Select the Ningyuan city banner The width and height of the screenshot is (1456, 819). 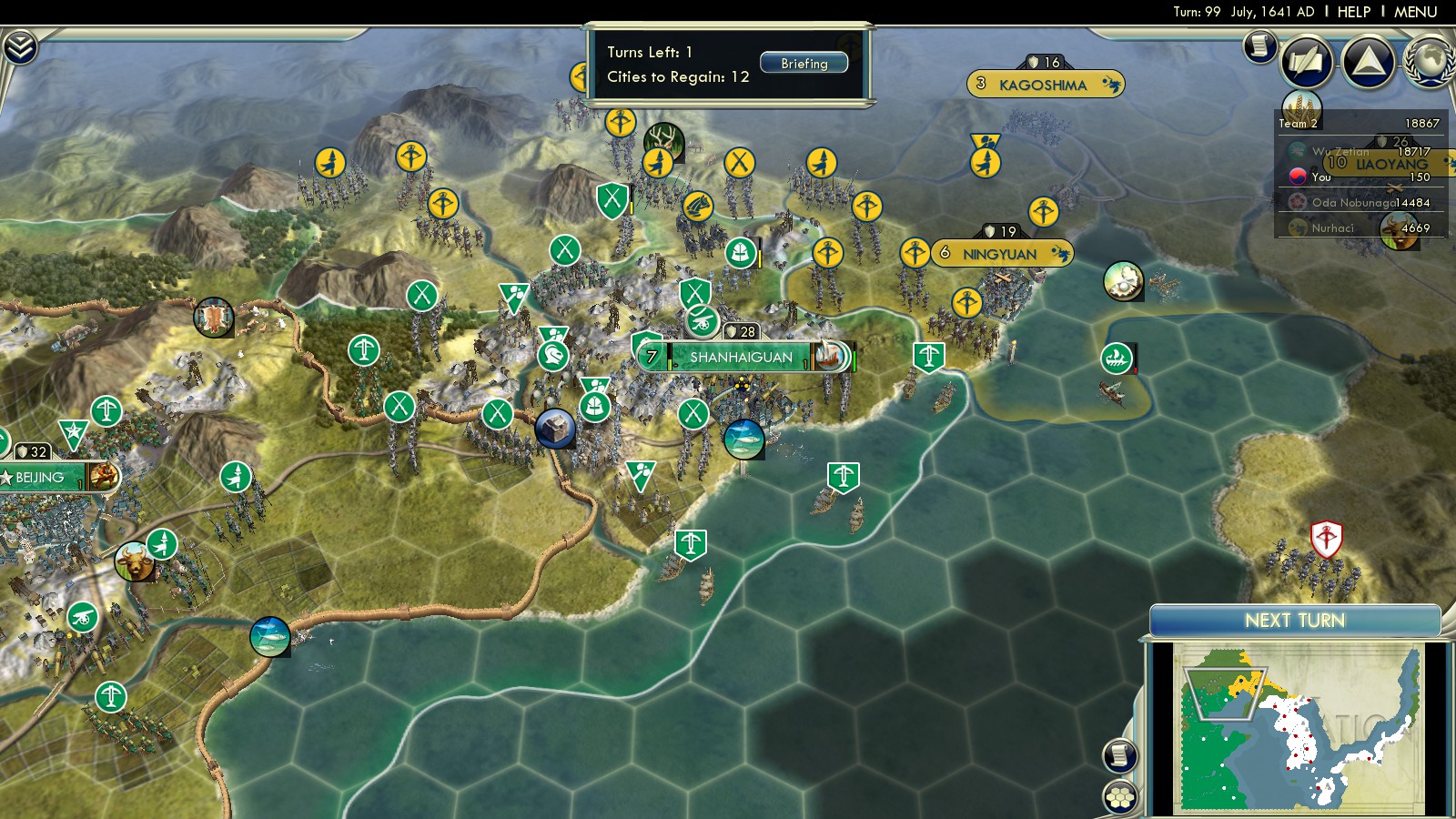pos(999,254)
